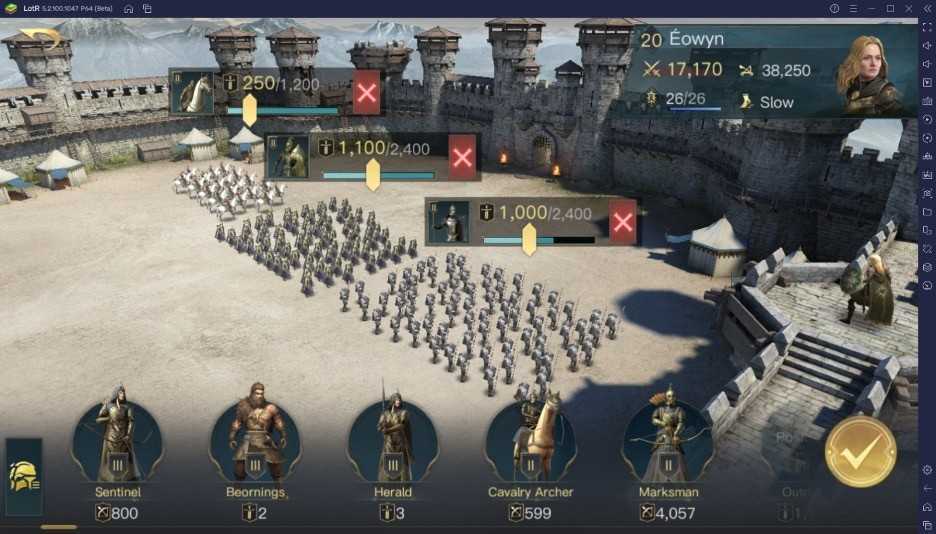Remove the cavalry troop with 250/1,200
This screenshot has width=936, height=534.
tap(367, 92)
